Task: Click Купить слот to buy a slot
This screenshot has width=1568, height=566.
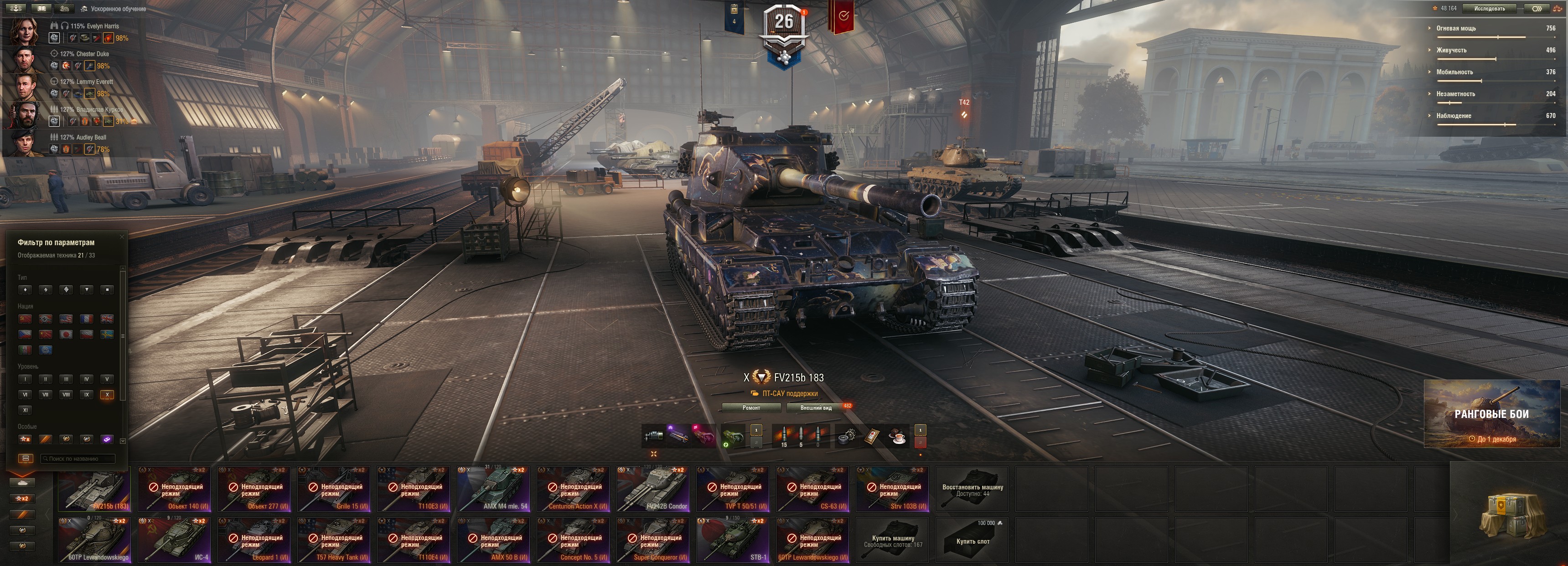Action: (x=972, y=540)
